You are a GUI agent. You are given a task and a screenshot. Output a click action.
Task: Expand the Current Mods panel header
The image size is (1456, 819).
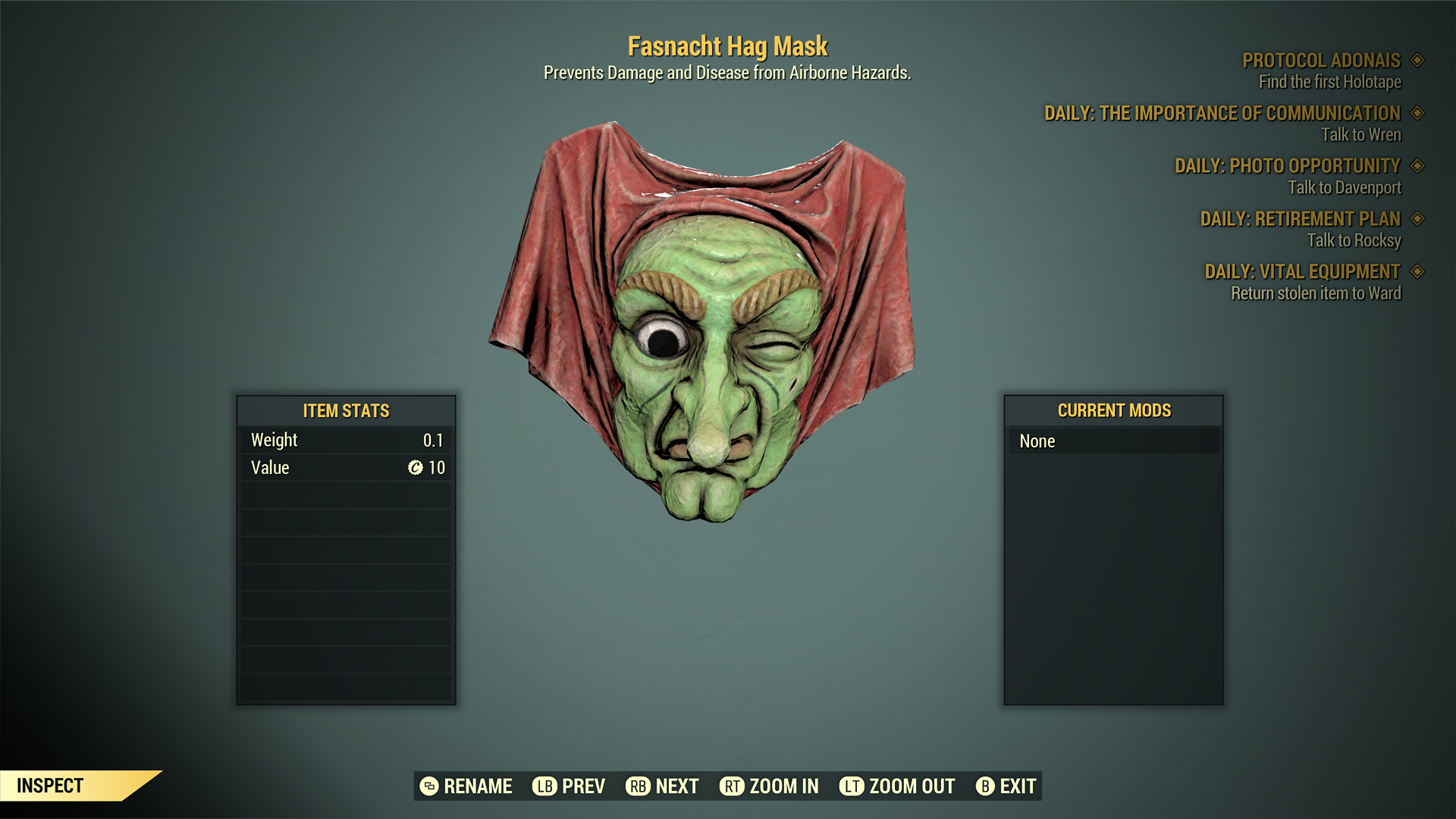1112,411
